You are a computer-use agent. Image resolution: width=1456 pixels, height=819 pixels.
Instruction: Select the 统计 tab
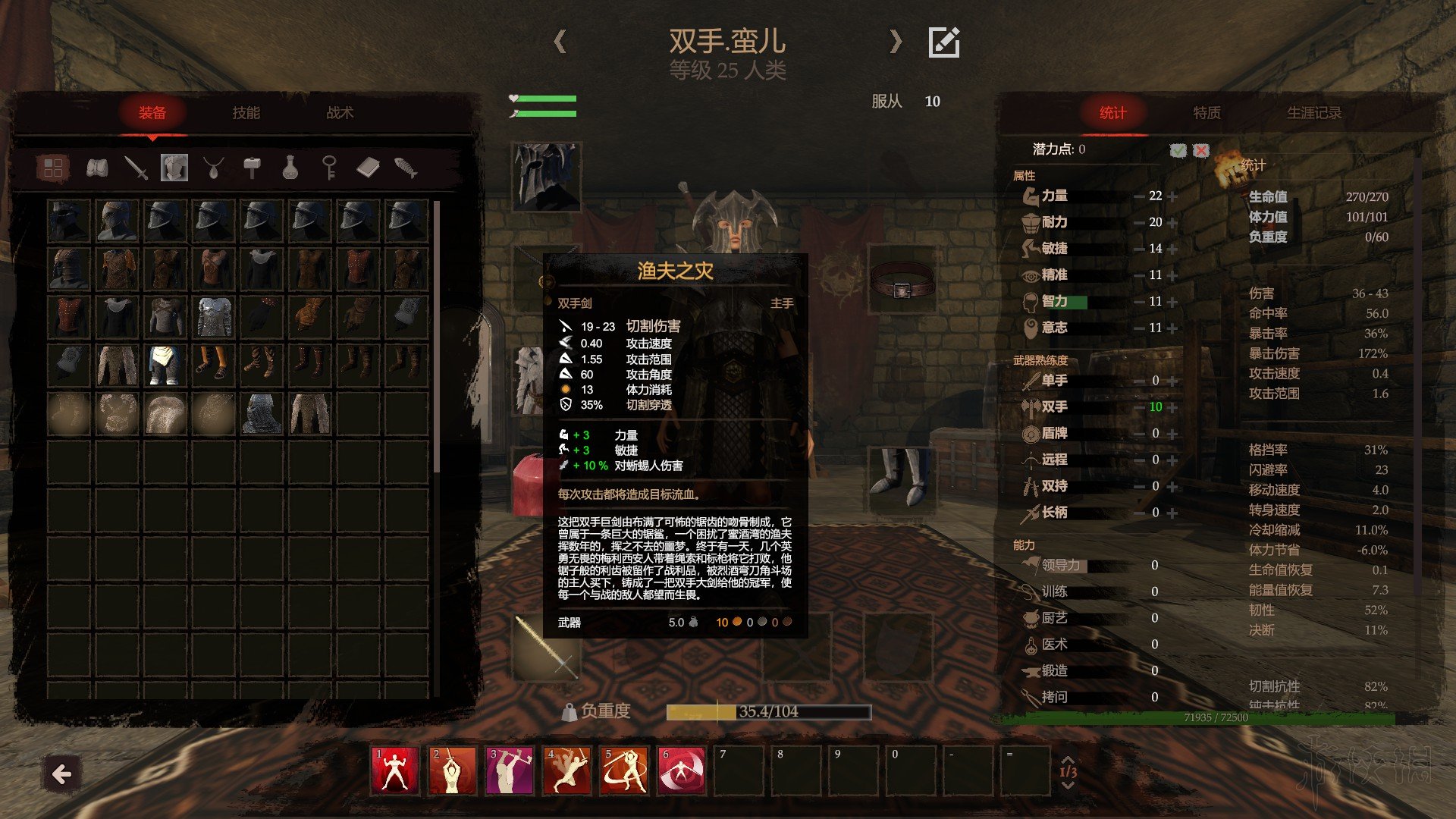(1112, 113)
